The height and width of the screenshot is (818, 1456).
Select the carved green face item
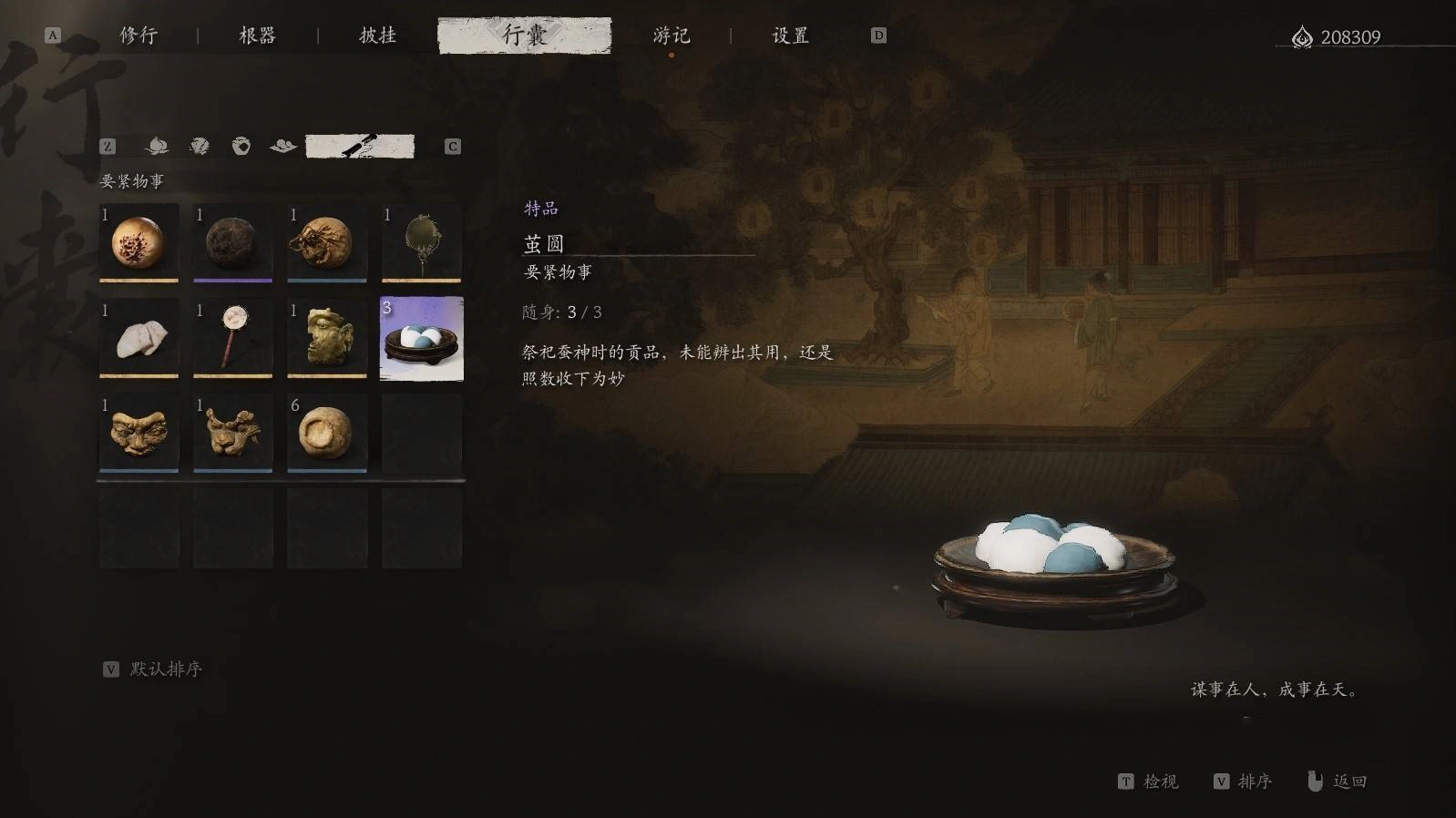coord(326,339)
